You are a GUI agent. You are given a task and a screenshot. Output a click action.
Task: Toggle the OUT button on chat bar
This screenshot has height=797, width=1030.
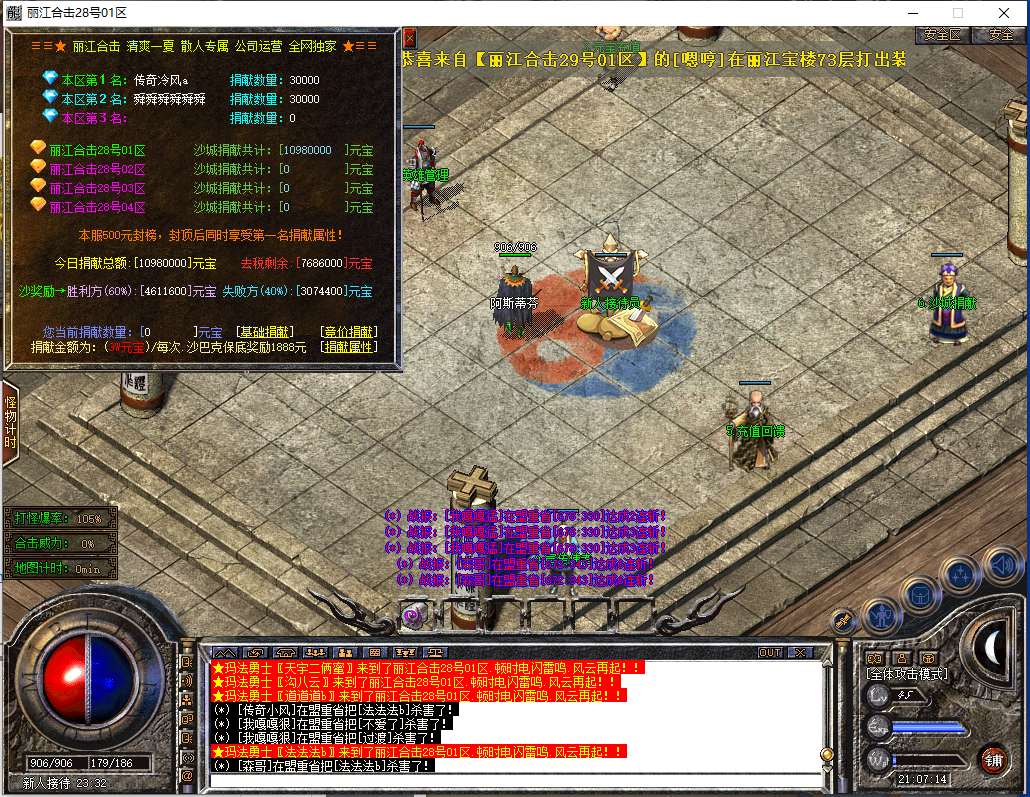point(770,652)
